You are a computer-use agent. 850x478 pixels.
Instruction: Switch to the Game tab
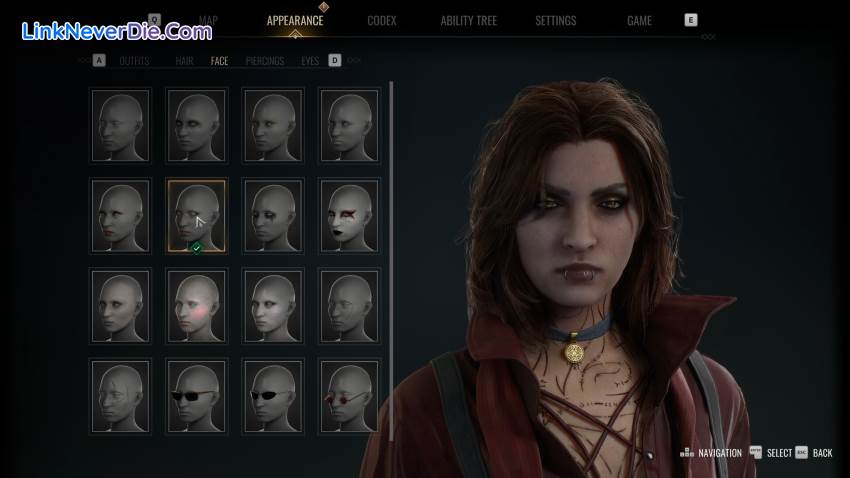coord(639,20)
